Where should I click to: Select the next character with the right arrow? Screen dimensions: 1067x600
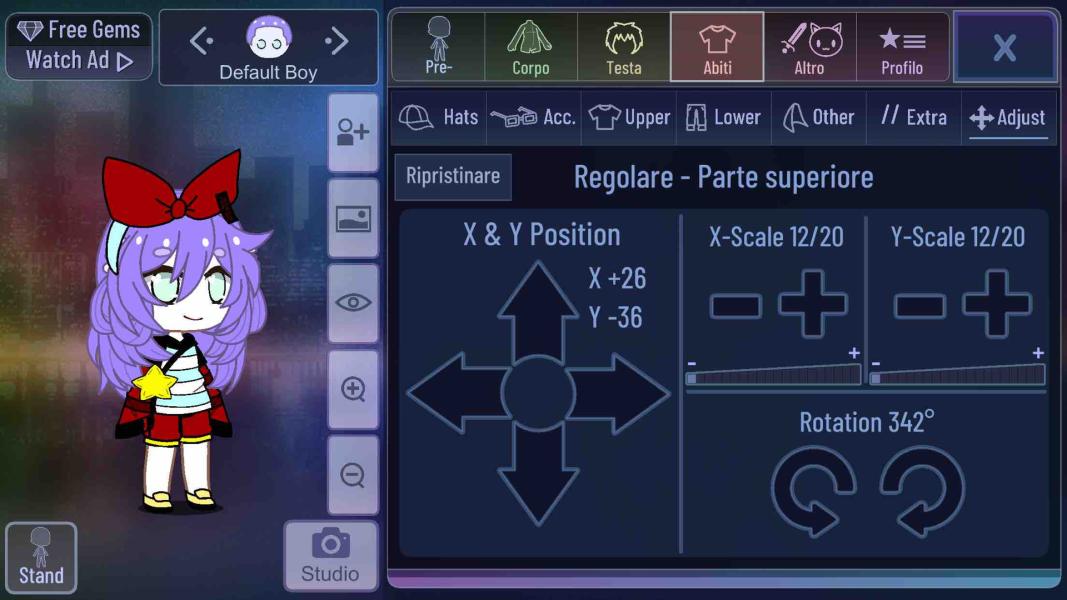click(x=337, y=41)
